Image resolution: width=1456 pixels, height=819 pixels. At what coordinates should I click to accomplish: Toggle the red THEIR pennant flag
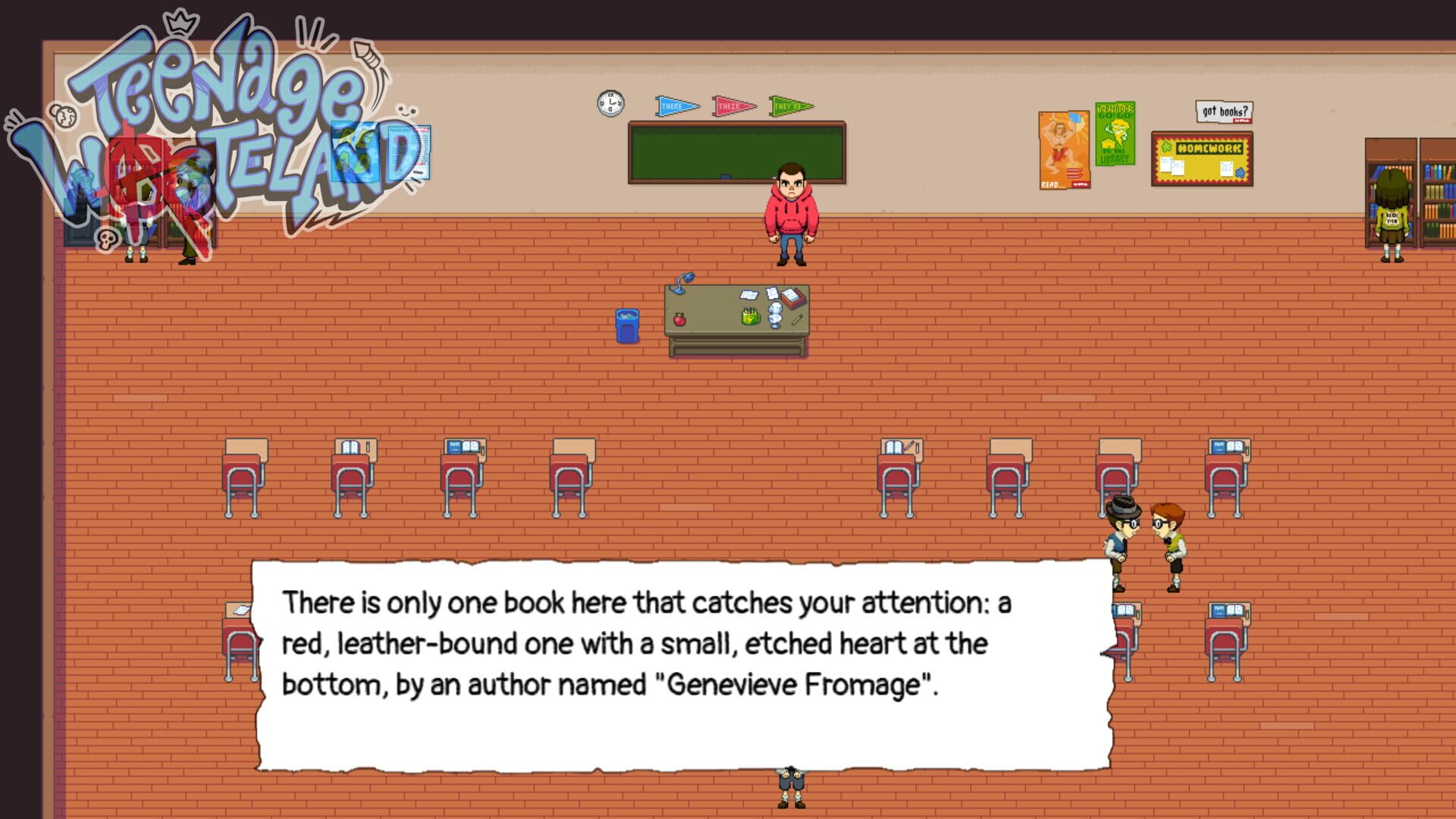pyautogui.click(x=733, y=105)
